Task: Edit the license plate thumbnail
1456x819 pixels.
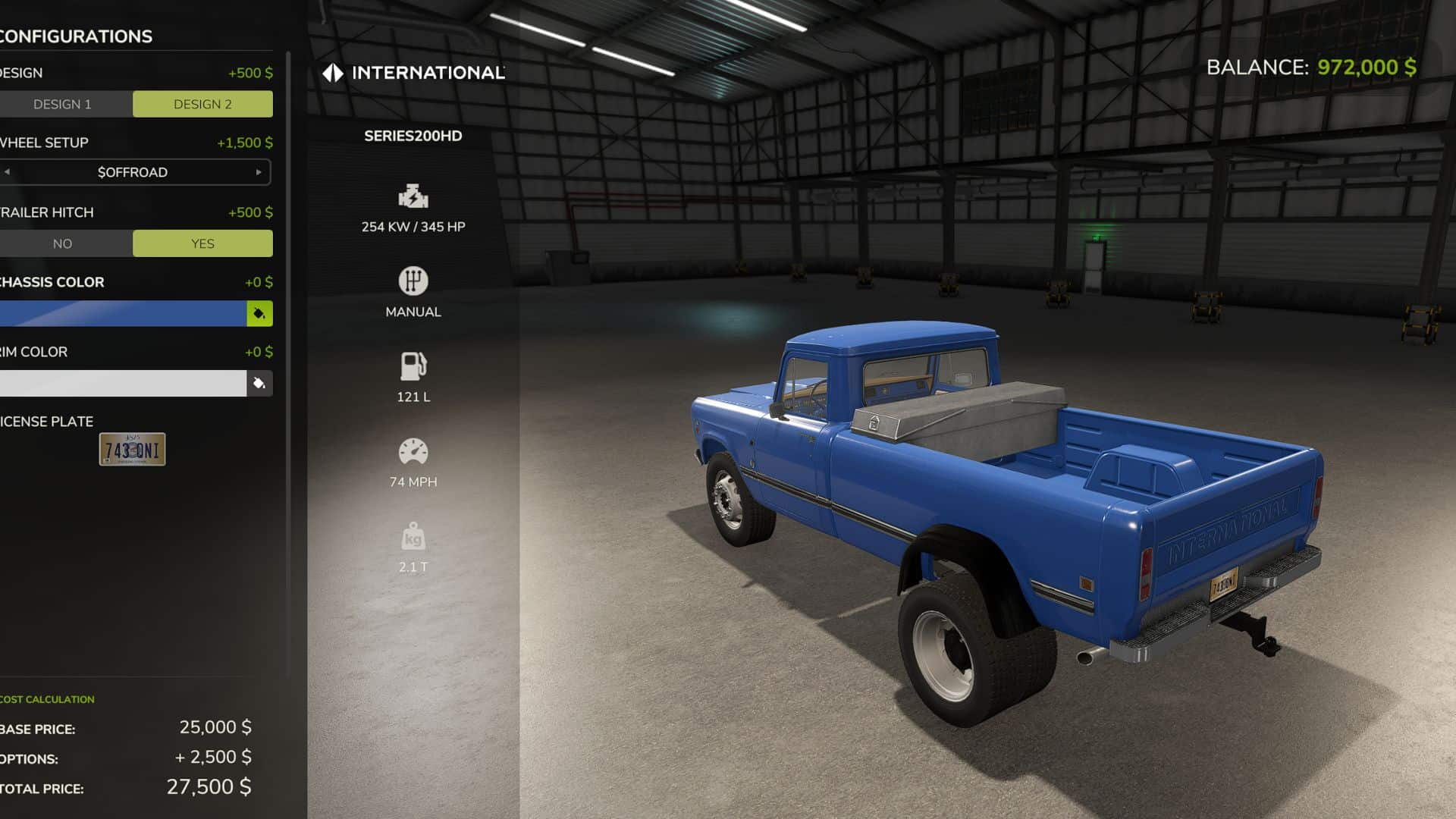Action: tap(132, 450)
